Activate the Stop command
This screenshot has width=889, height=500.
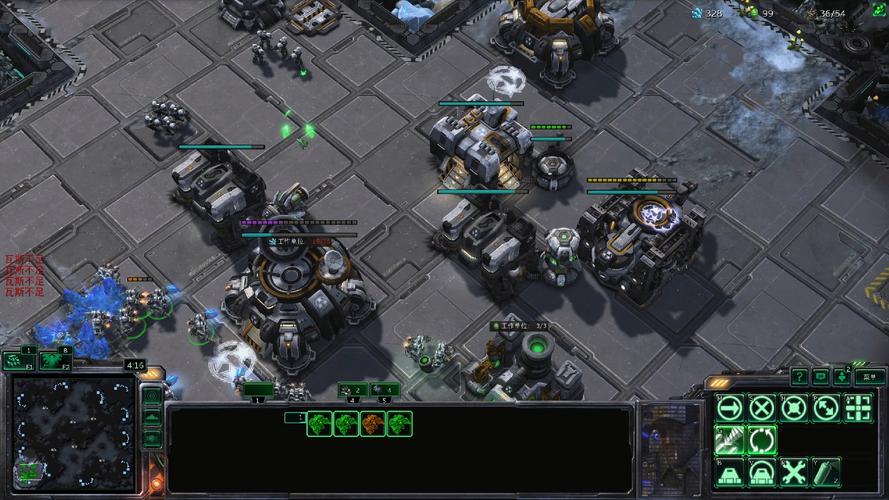pos(762,407)
